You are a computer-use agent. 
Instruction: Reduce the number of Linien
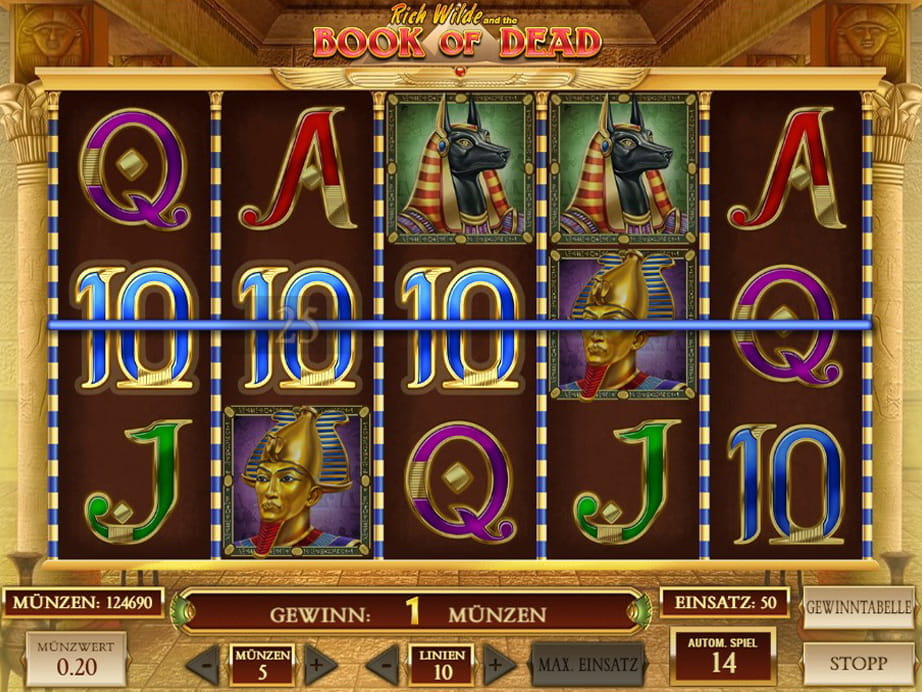(x=381, y=664)
